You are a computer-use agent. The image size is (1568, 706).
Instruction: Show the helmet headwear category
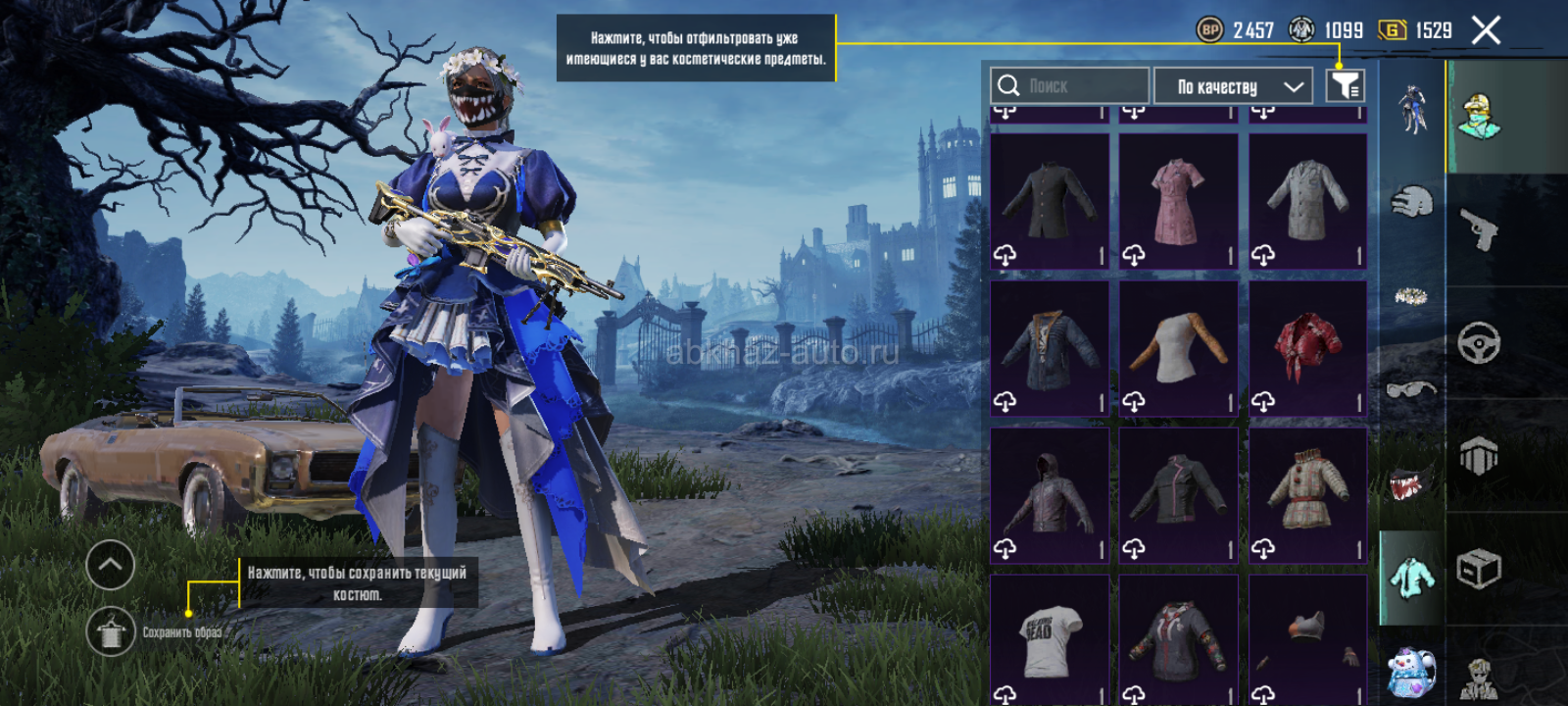point(1411,202)
